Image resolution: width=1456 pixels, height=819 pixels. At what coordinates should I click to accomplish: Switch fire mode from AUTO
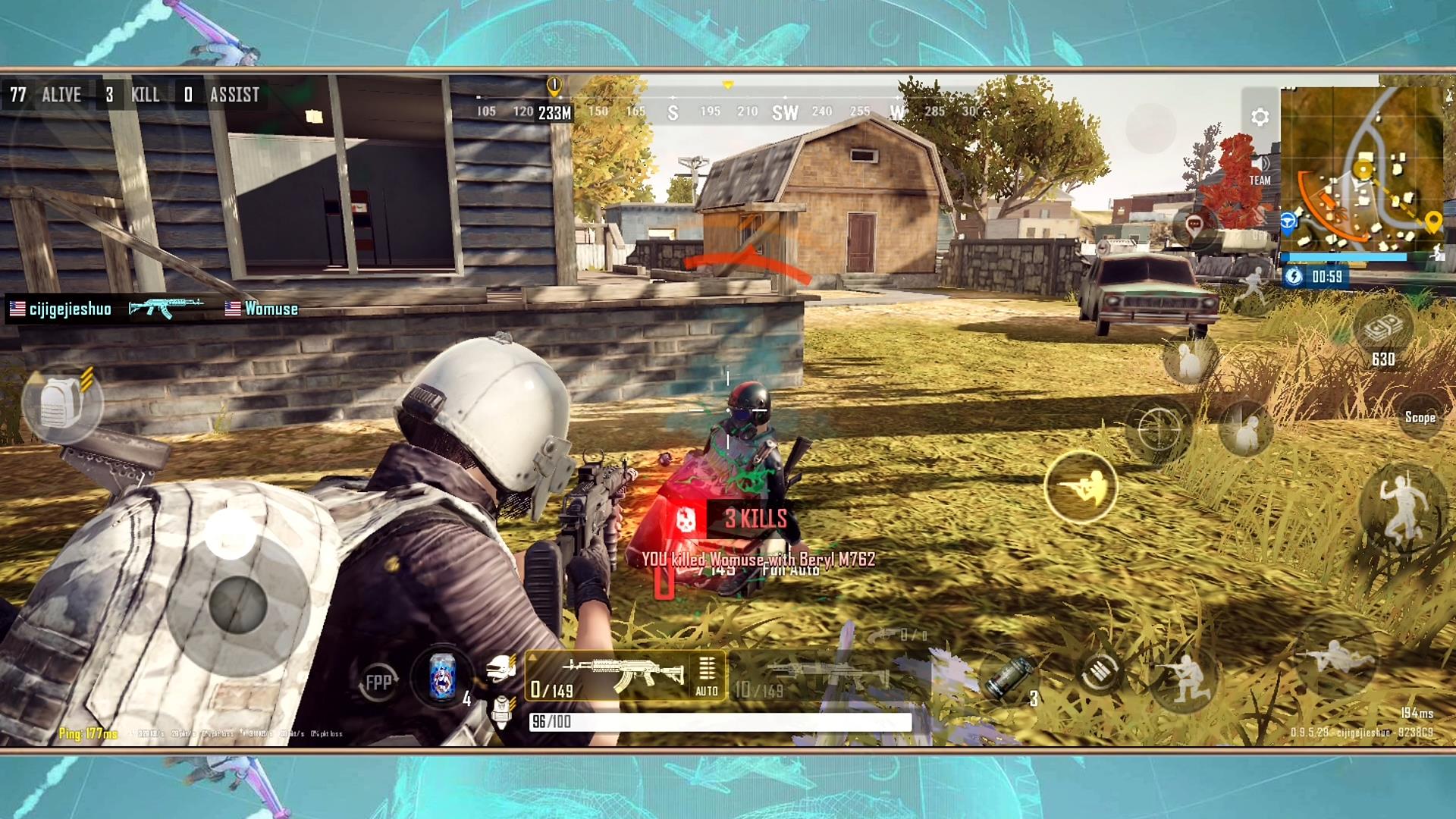[x=707, y=691]
